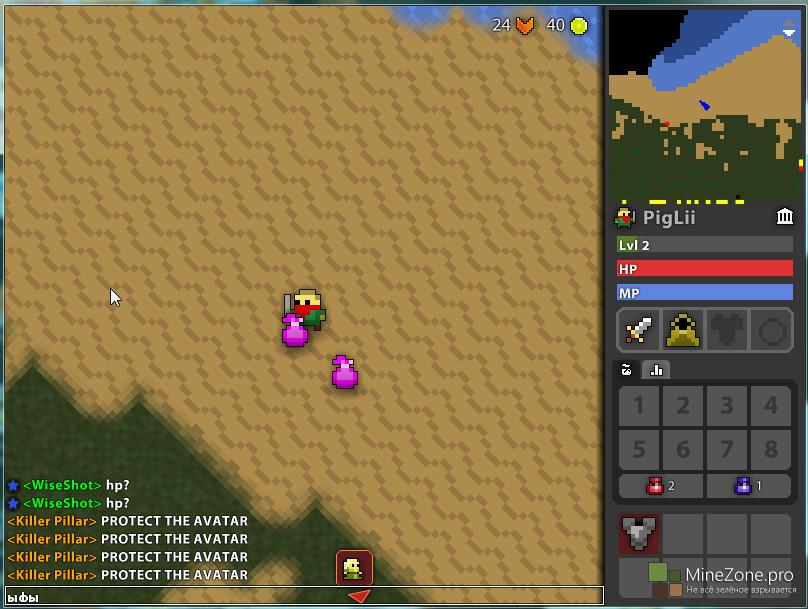Select the PigLii character portrait
Image resolution: width=808 pixels, height=609 pixels.
[x=625, y=217]
